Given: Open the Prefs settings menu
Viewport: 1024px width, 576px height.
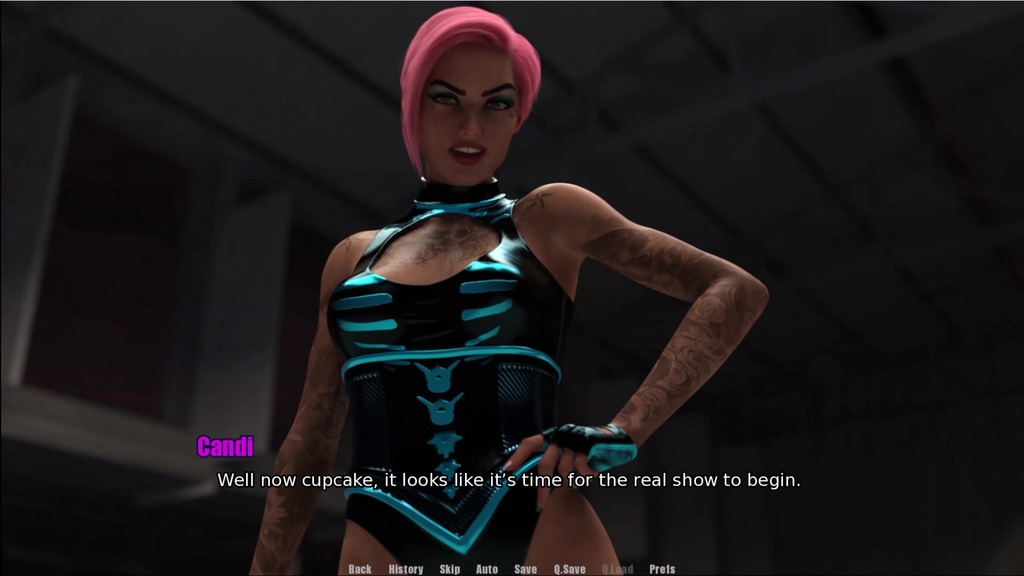Looking at the screenshot, I should pyautogui.click(x=662, y=569).
